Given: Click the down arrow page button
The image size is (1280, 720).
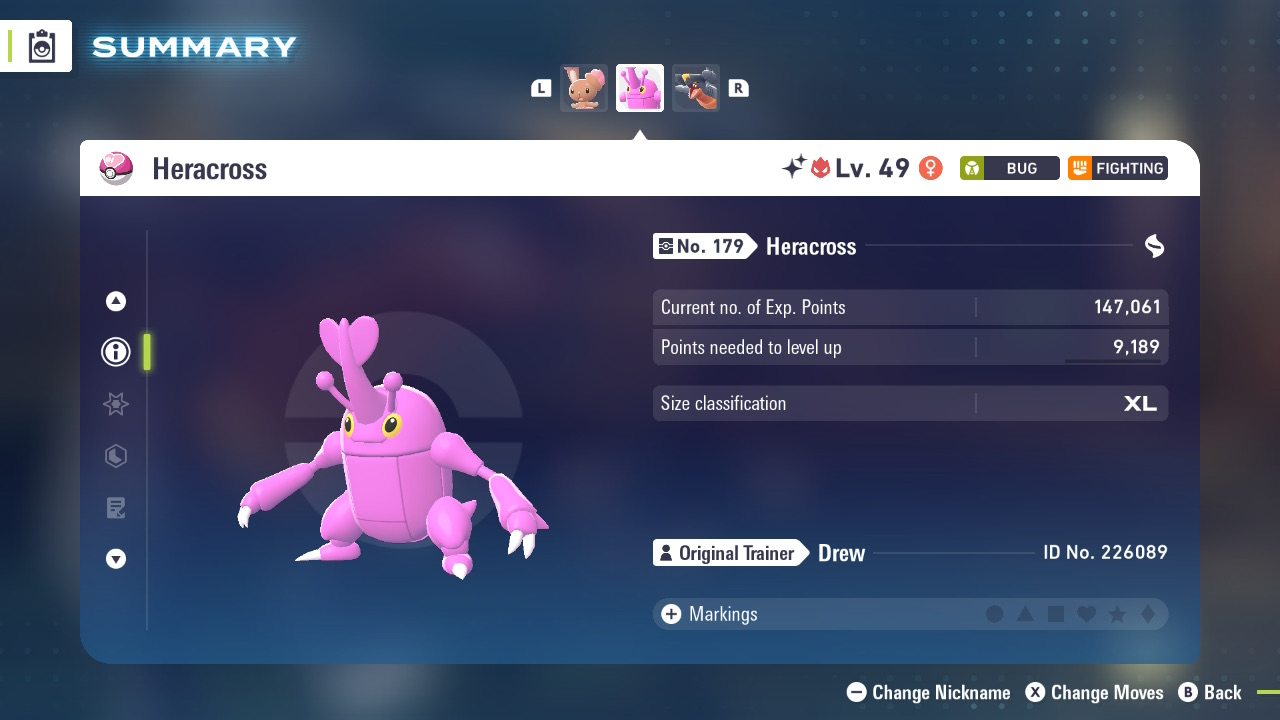Looking at the screenshot, I should [x=116, y=559].
